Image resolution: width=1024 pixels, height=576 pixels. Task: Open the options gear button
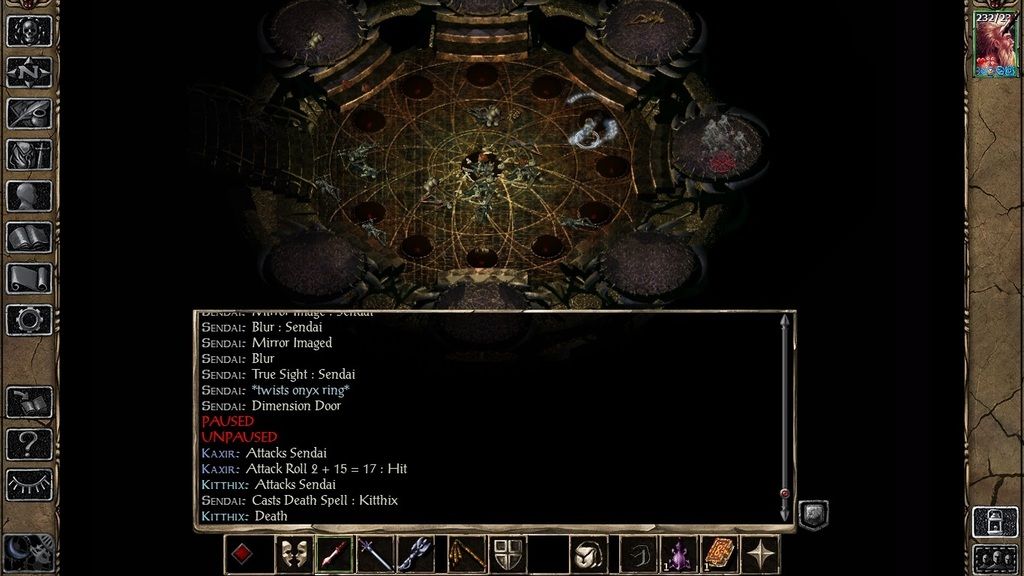point(29,319)
